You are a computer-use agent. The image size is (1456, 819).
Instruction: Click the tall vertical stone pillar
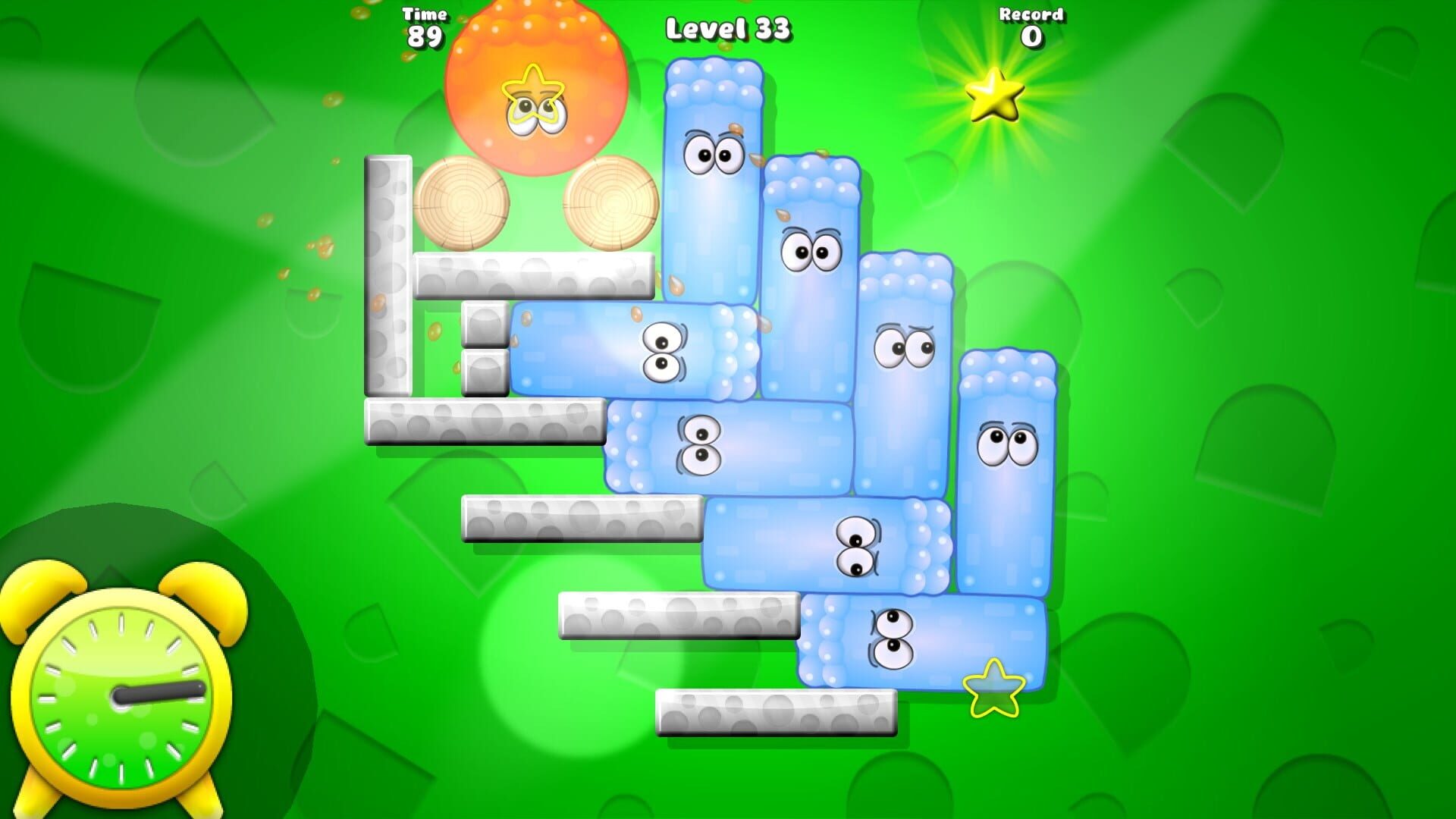pos(388,273)
